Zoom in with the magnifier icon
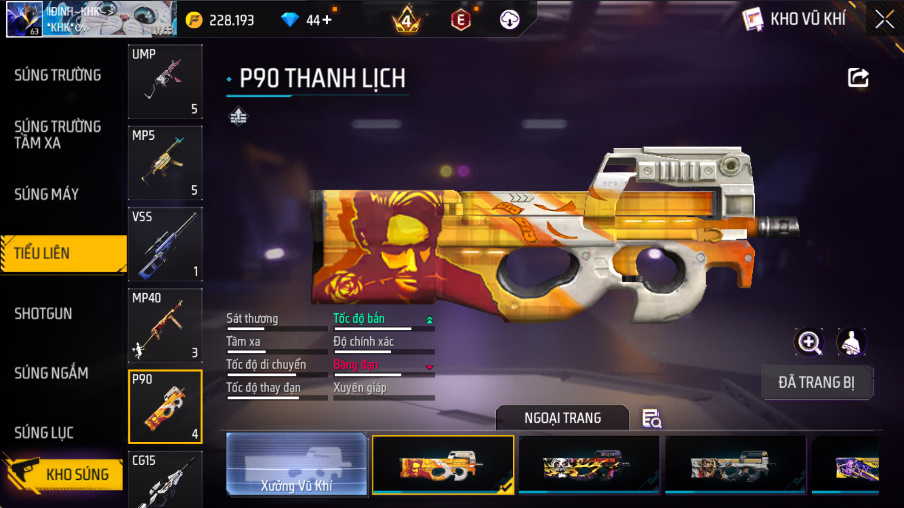Screen dimensions: 904x508 click(809, 342)
